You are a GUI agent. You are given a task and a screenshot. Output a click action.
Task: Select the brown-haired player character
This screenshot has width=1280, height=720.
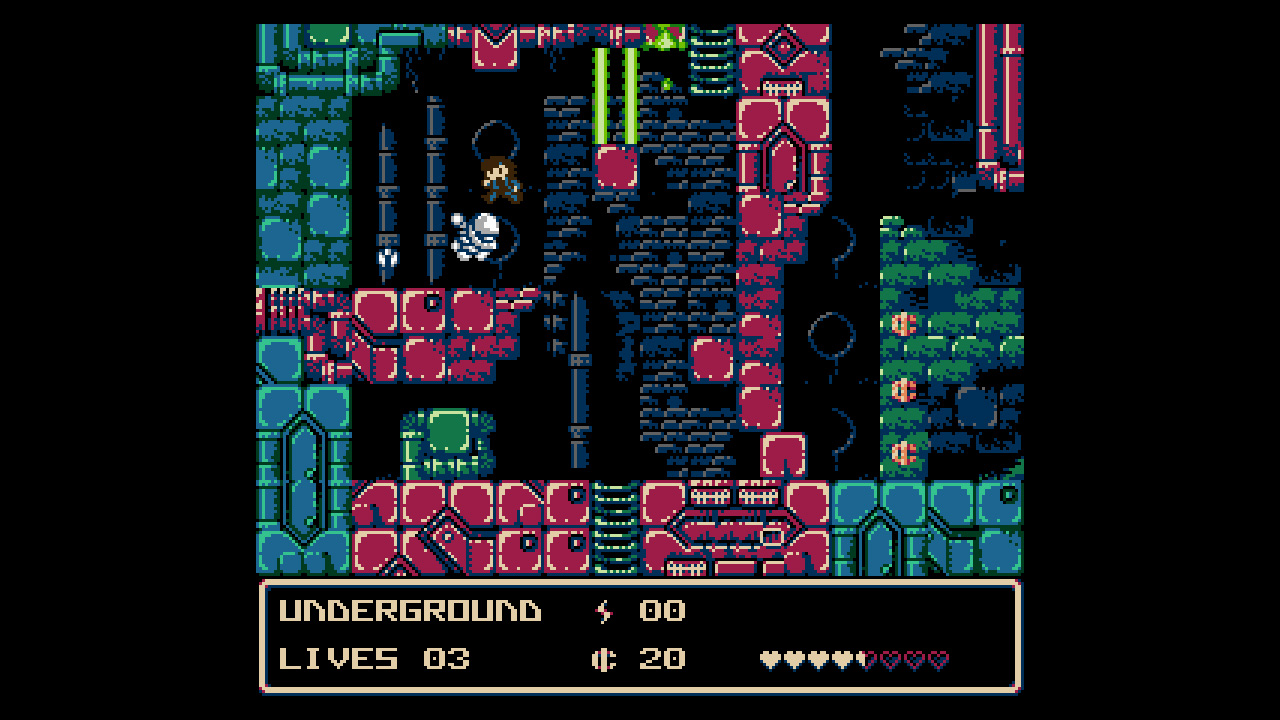pyautogui.click(x=500, y=178)
